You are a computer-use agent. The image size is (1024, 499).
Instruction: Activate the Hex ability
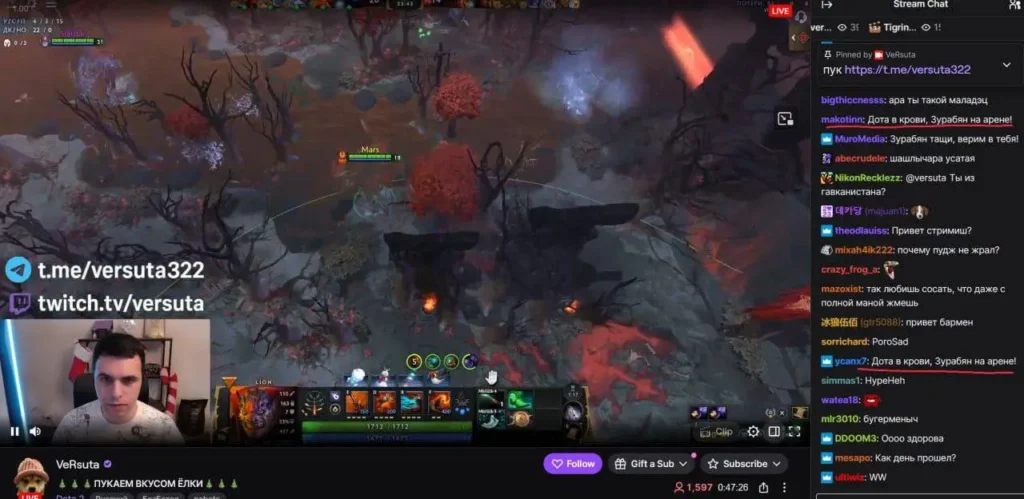click(x=385, y=402)
